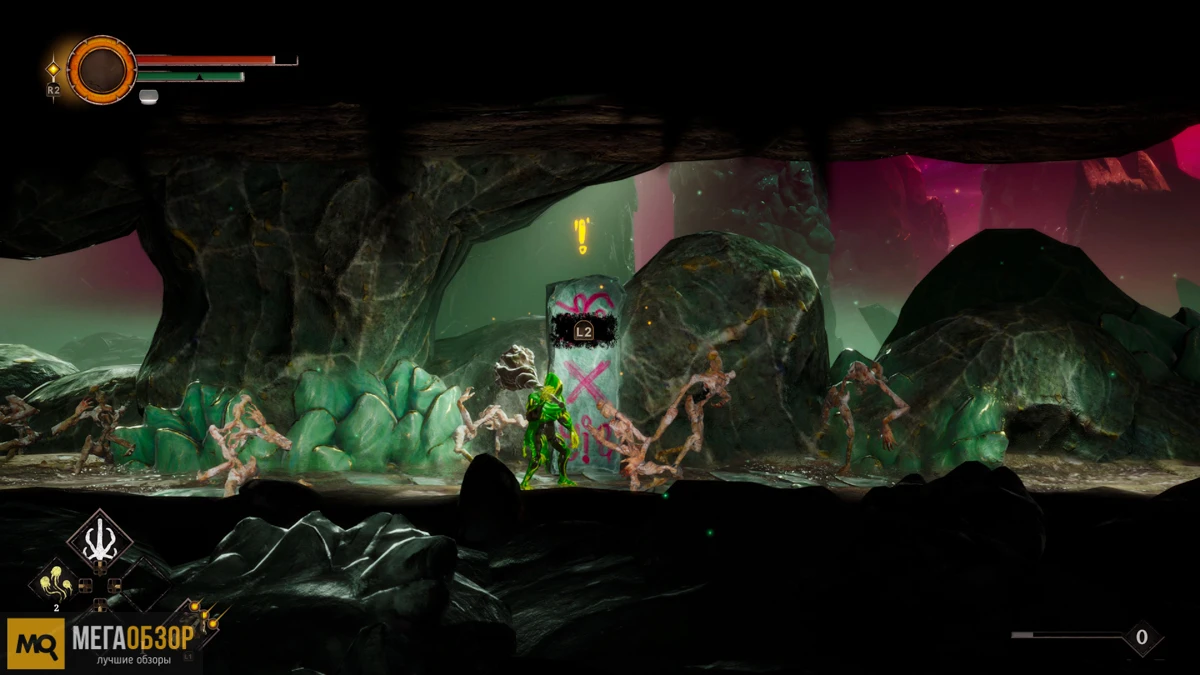Click the МЕГАОБЗОР watermark logo

tap(100, 643)
